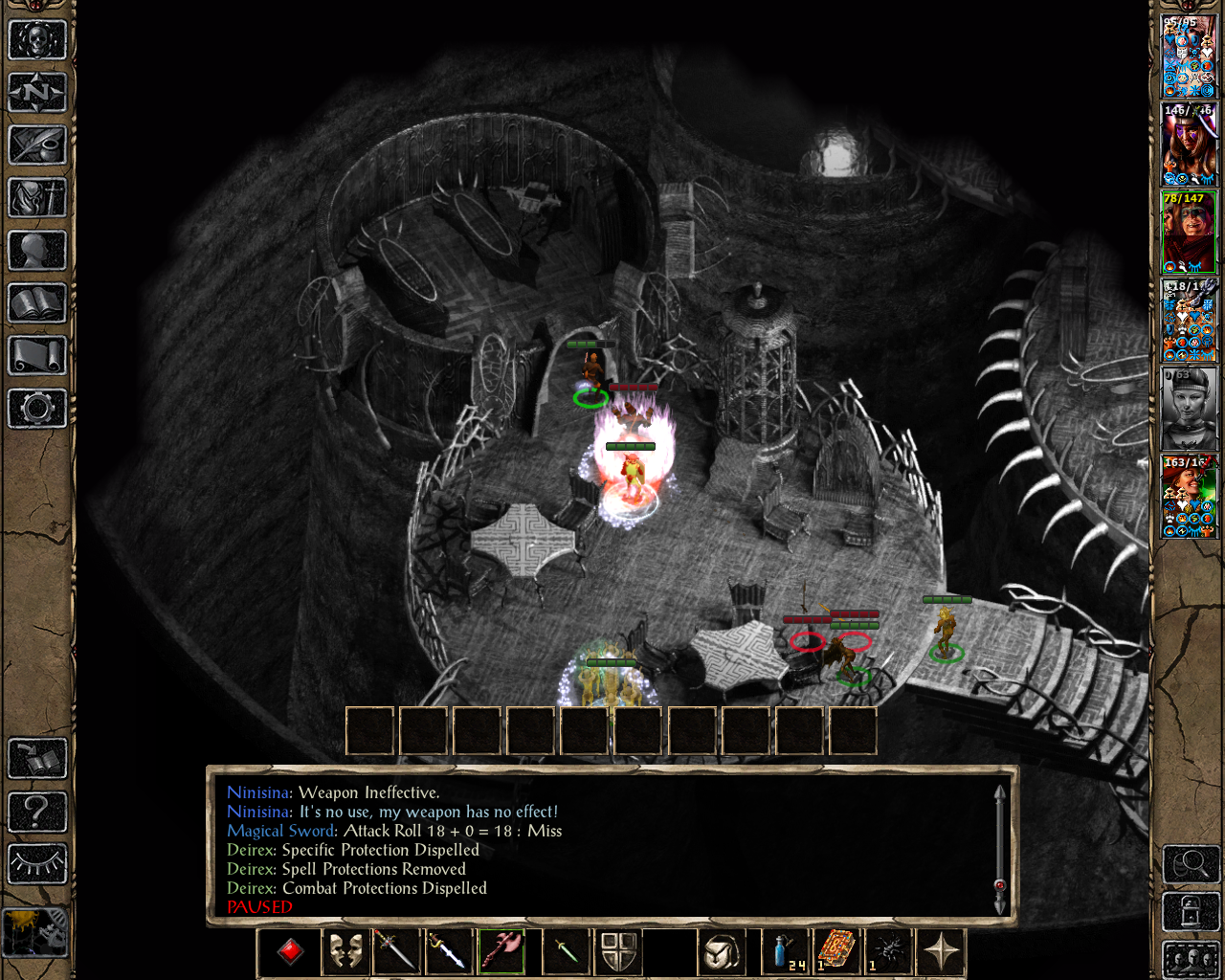Open the journal with the quill and inkwell
Image resolution: width=1225 pixels, height=980 pixels.
(x=37, y=145)
